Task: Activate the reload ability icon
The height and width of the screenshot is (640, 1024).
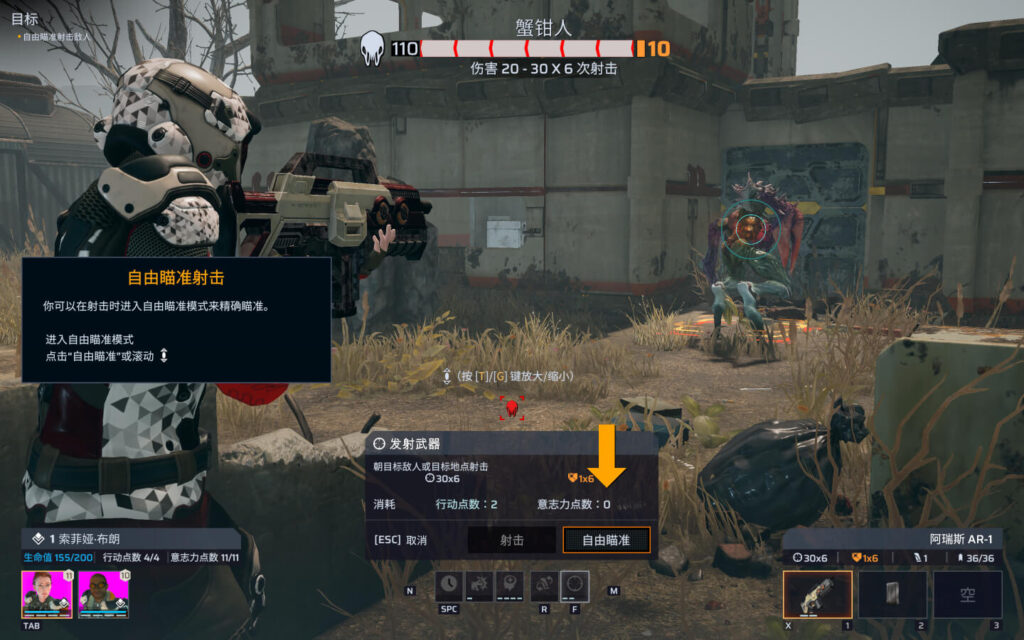Action: click(x=545, y=586)
